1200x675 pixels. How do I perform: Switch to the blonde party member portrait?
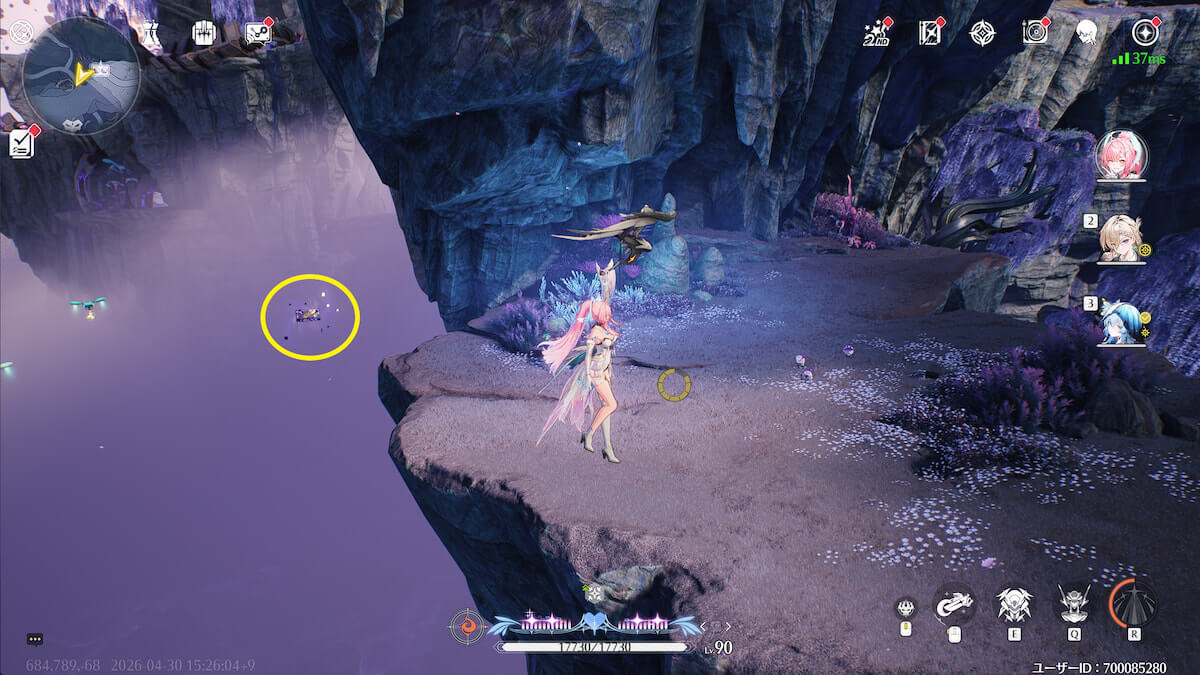pyautogui.click(x=1121, y=238)
